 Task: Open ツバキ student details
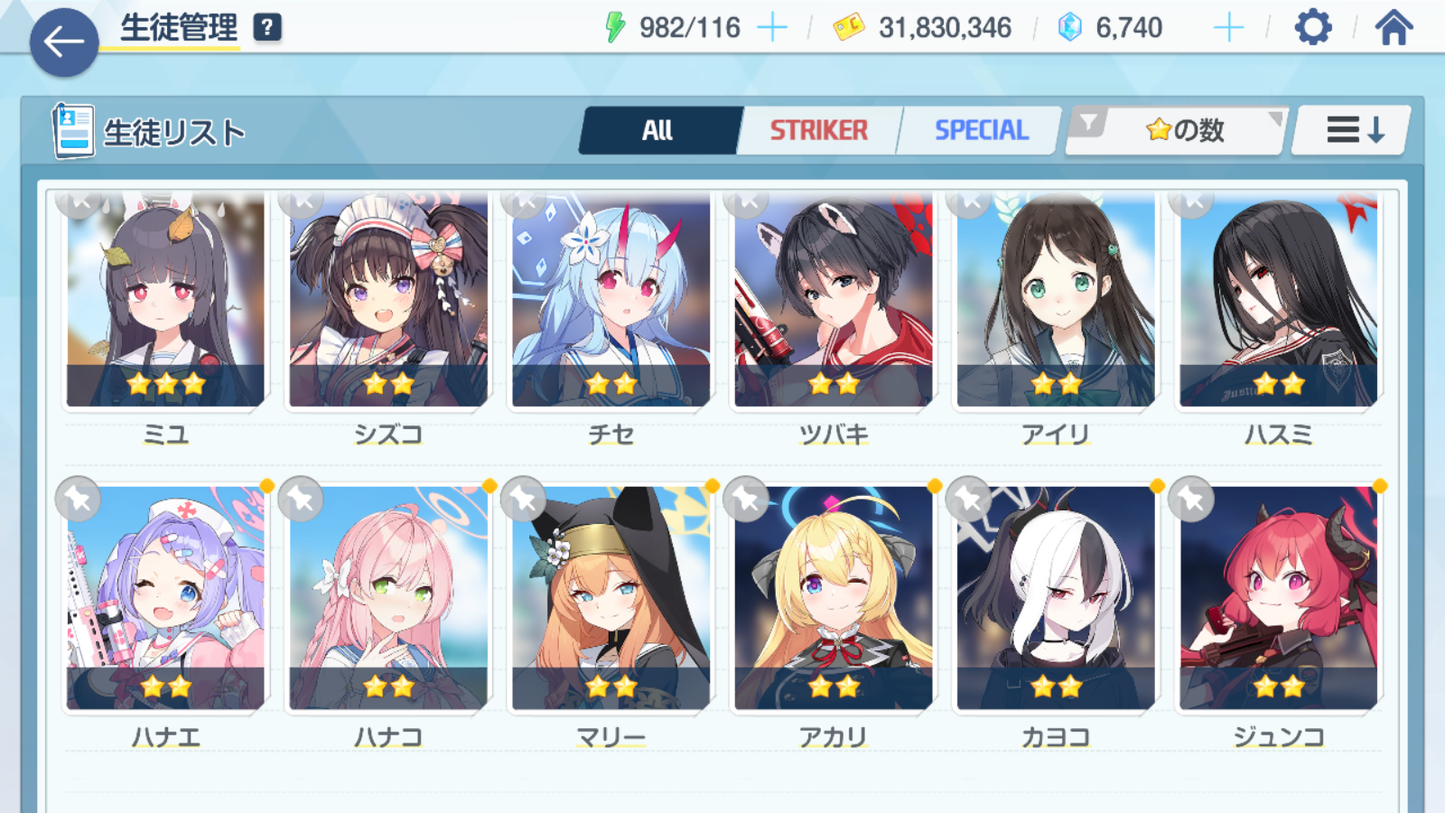(833, 300)
